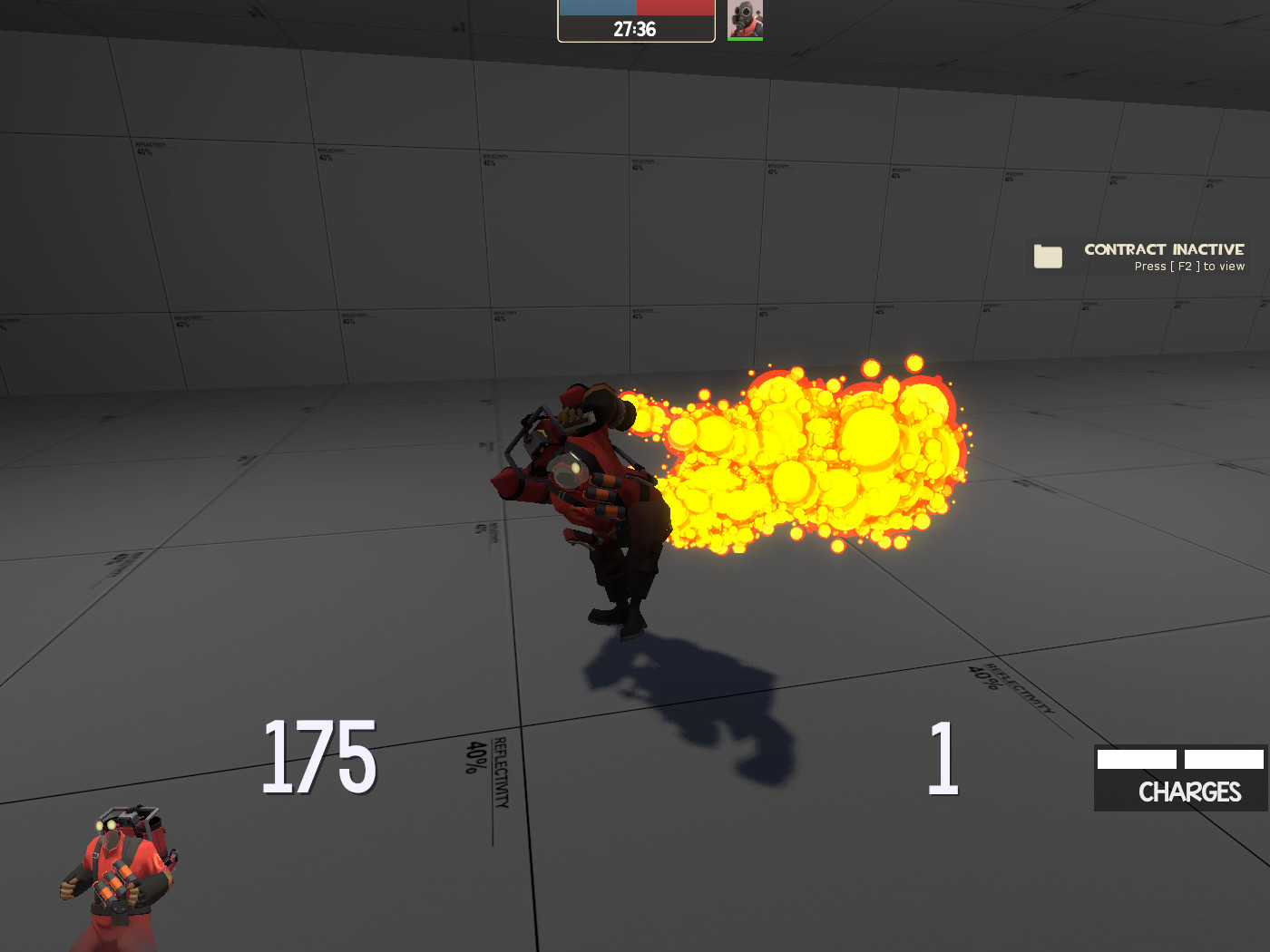The width and height of the screenshot is (1270, 952).
Task: Click the folder icon beside CONTRACT INACTIVE
Action: coord(1049,257)
